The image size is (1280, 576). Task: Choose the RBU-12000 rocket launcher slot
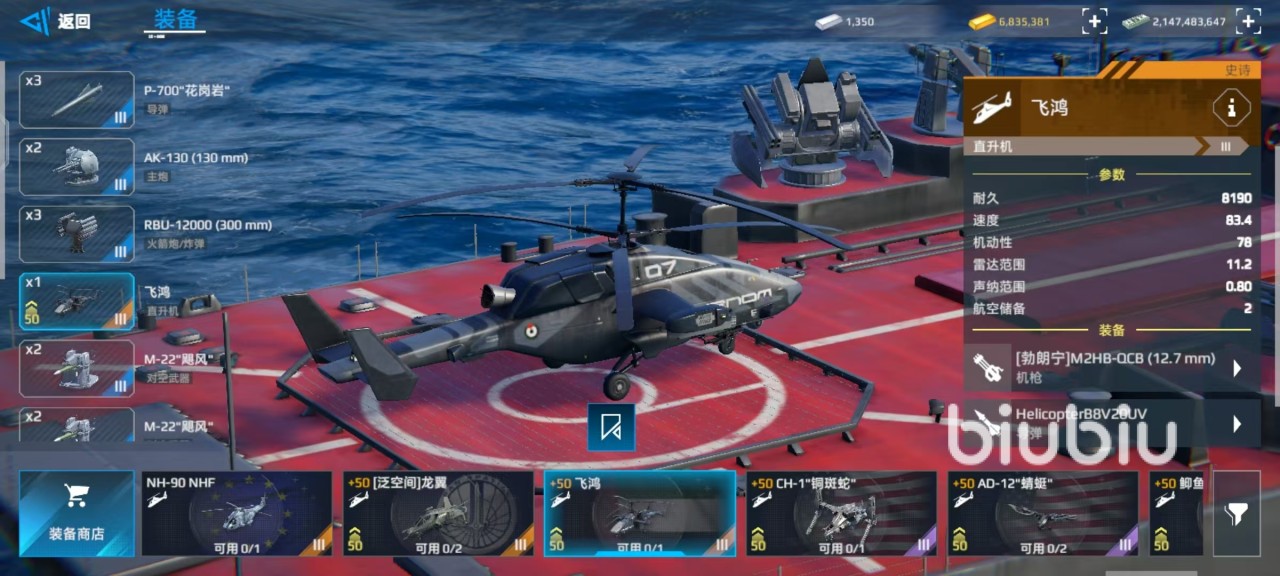pyautogui.click(x=77, y=233)
